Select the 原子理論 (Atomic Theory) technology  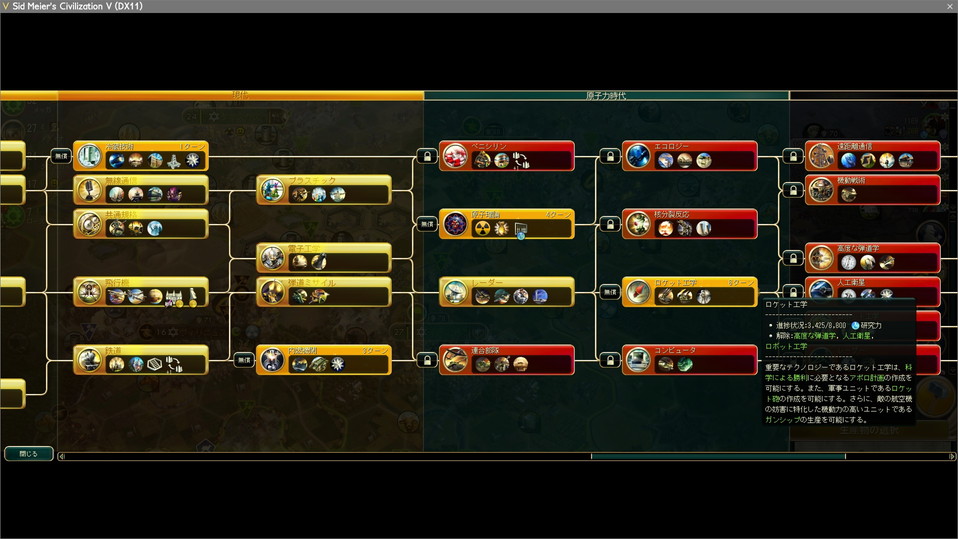(508, 224)
